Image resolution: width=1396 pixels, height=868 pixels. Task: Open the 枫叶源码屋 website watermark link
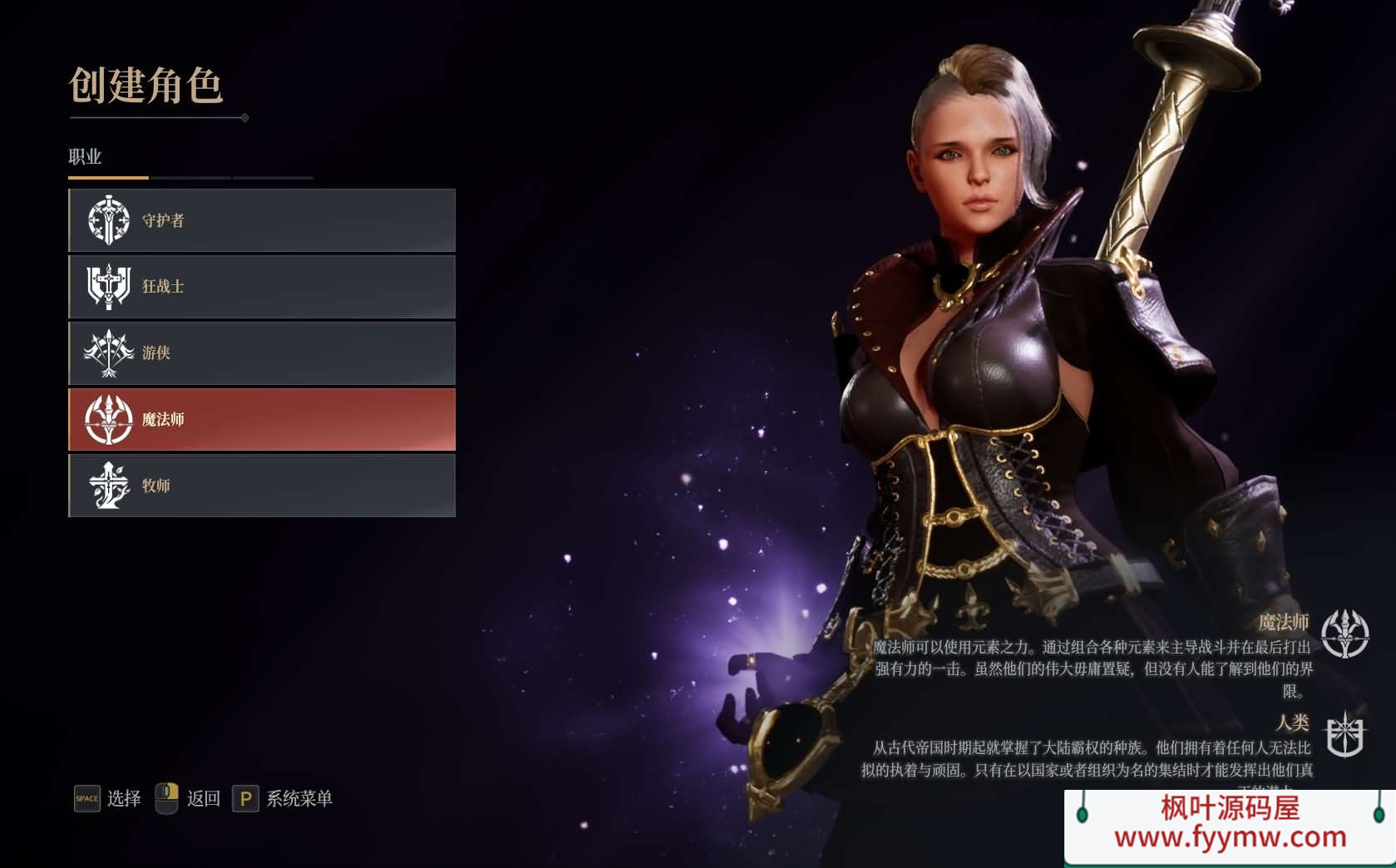pyautogui.click(x=1230, y=824)
